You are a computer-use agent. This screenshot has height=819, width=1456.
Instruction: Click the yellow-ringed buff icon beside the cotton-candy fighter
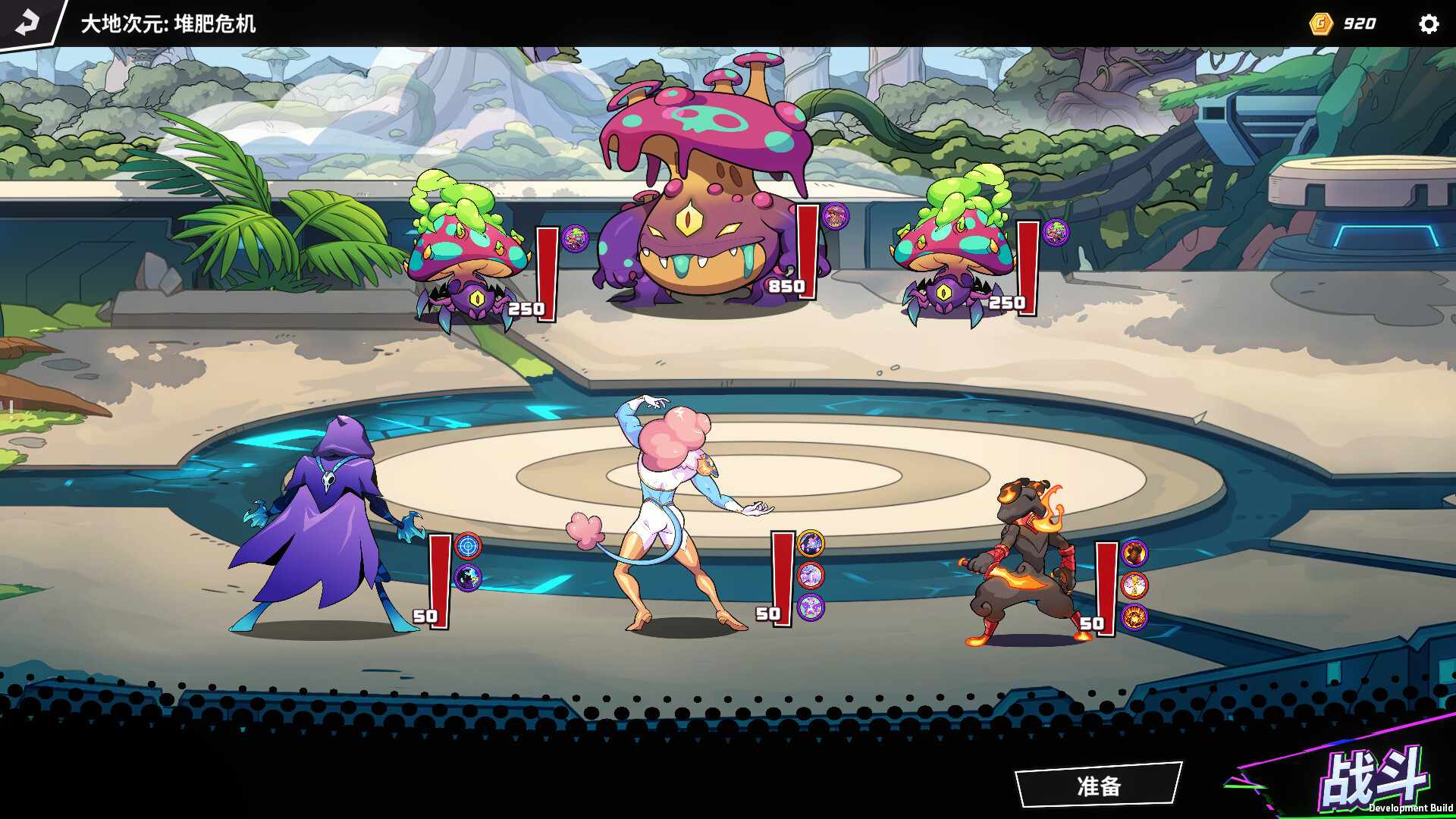pos(811,542)
